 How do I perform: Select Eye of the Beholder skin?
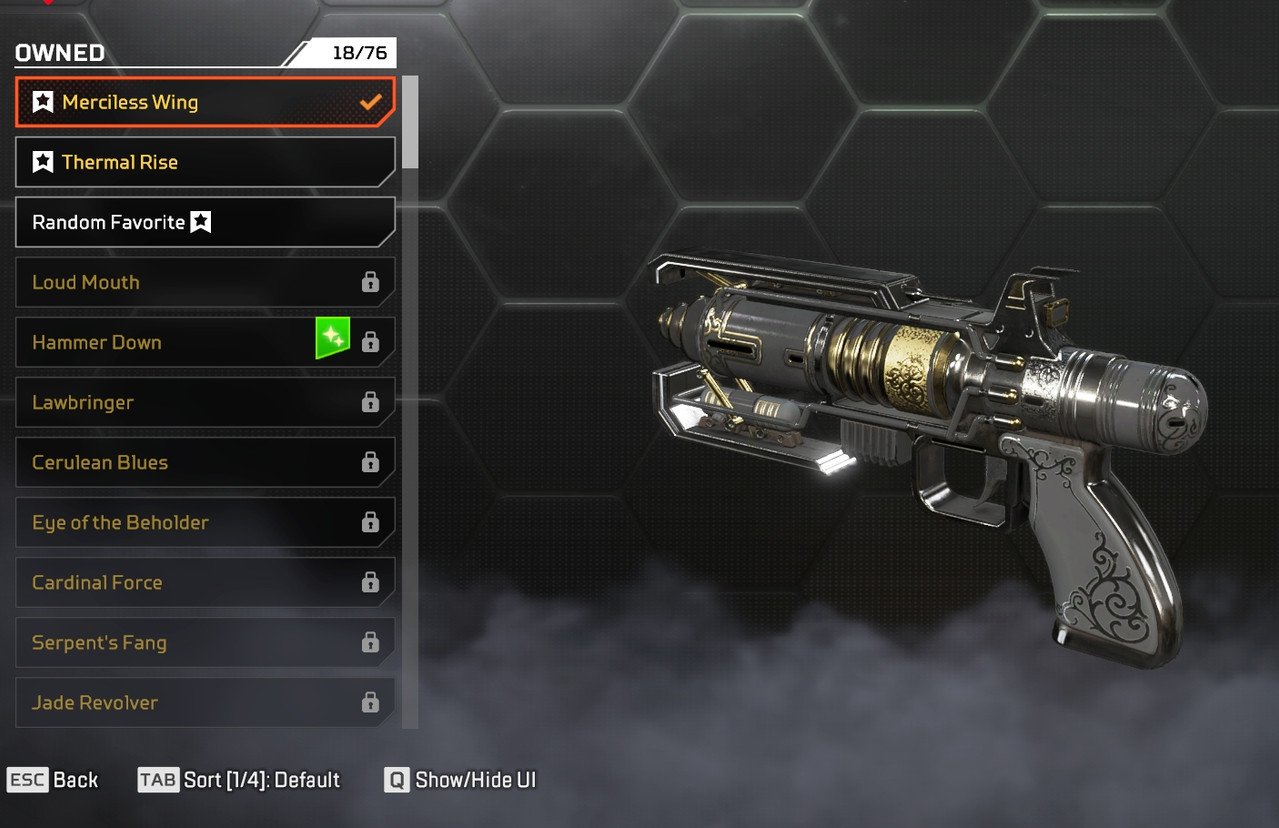point(205,522)
